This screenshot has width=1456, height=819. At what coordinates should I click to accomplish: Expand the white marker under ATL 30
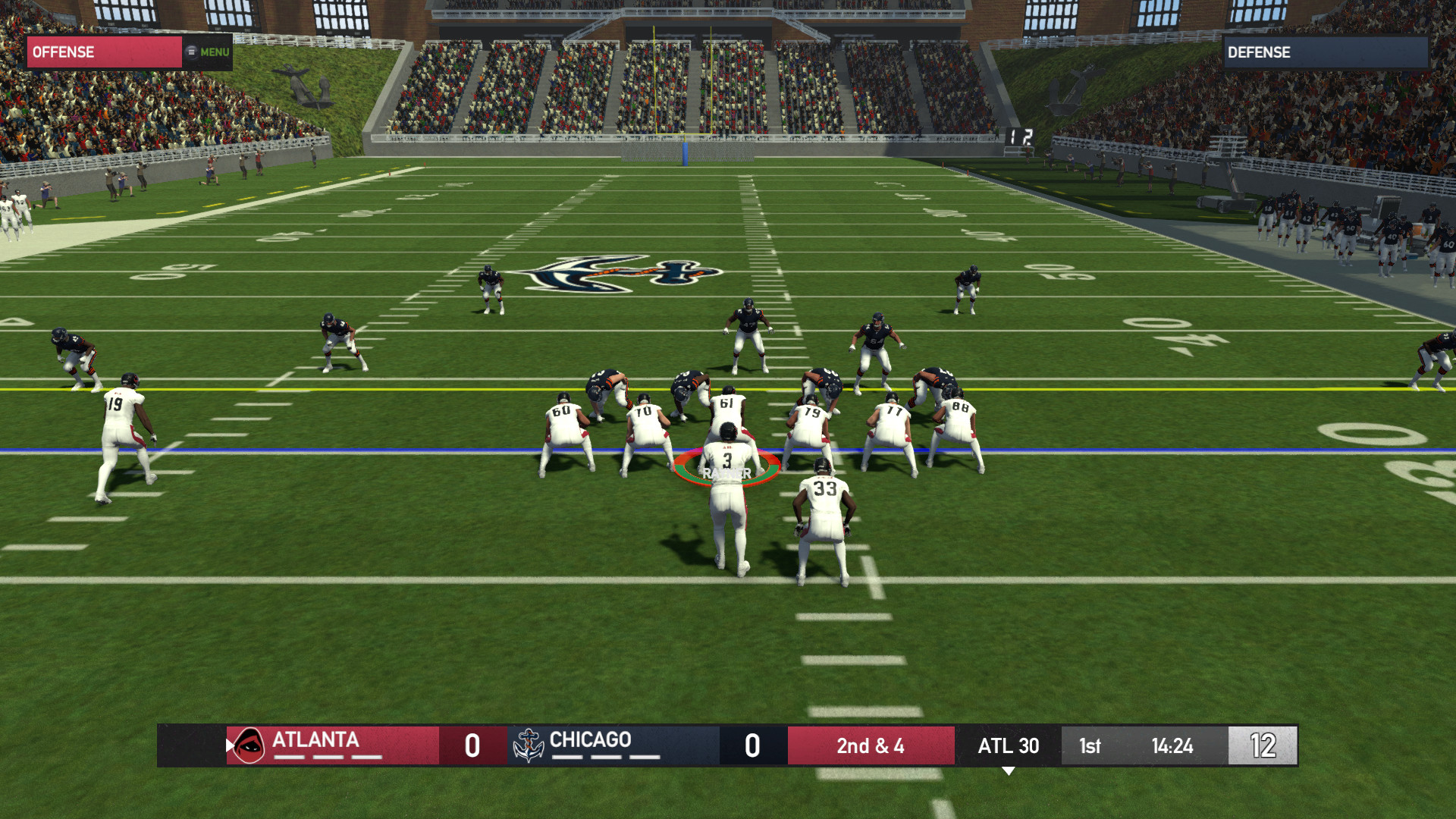pos(1009,768)
